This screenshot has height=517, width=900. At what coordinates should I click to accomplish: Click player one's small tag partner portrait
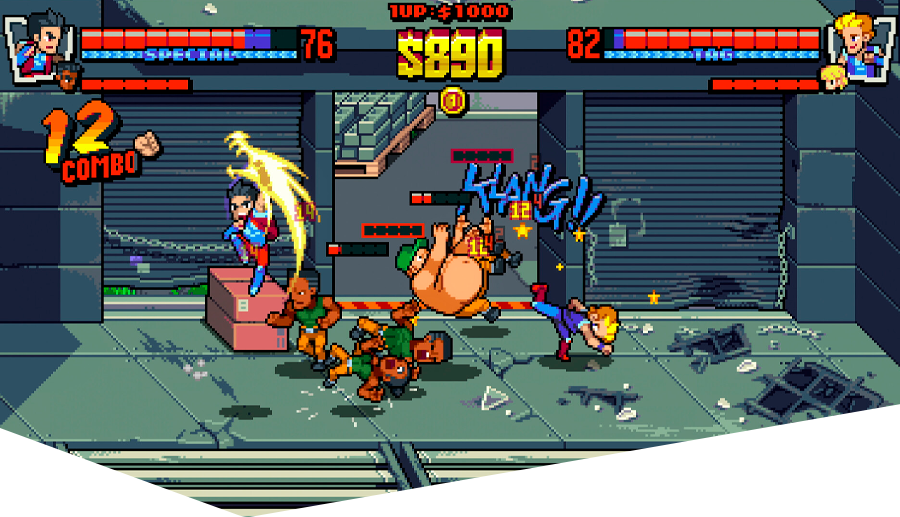point(68,78)
